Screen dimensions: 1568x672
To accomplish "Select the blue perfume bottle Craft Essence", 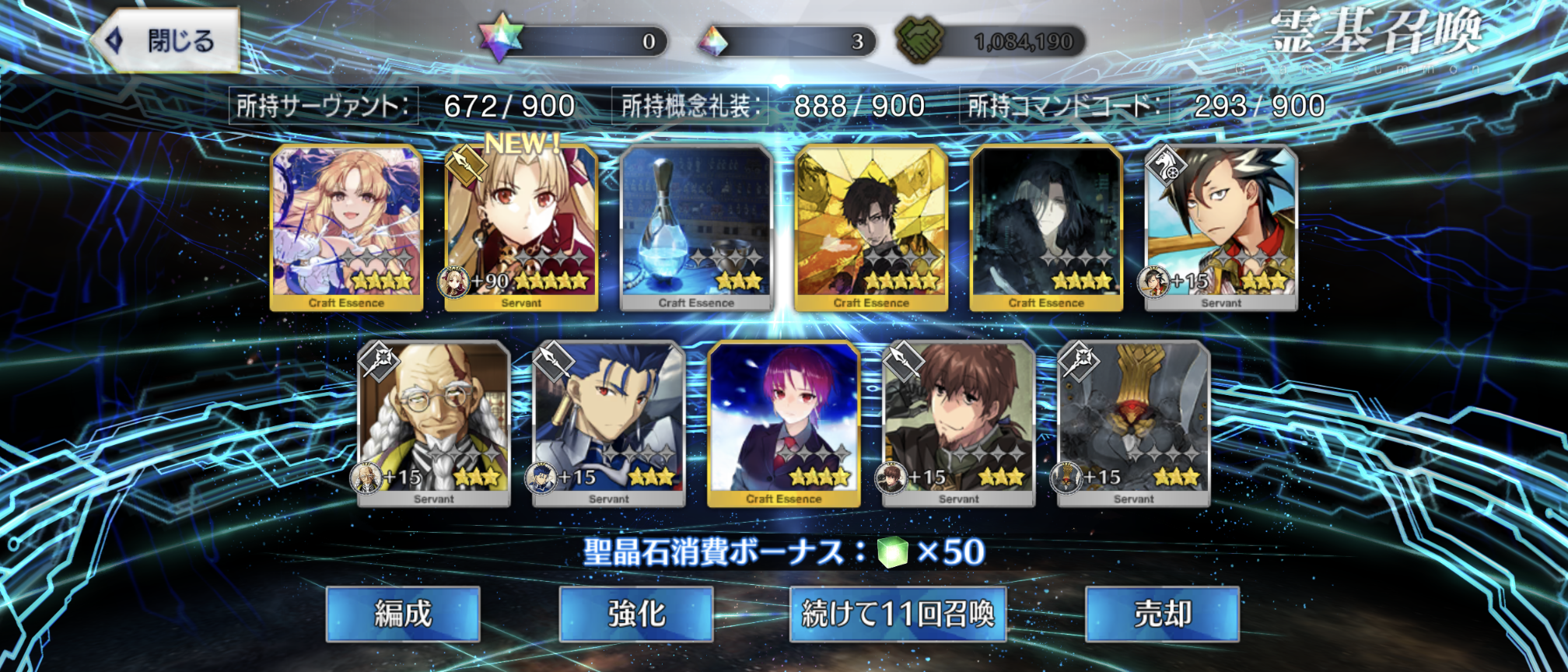I will 696,227.
